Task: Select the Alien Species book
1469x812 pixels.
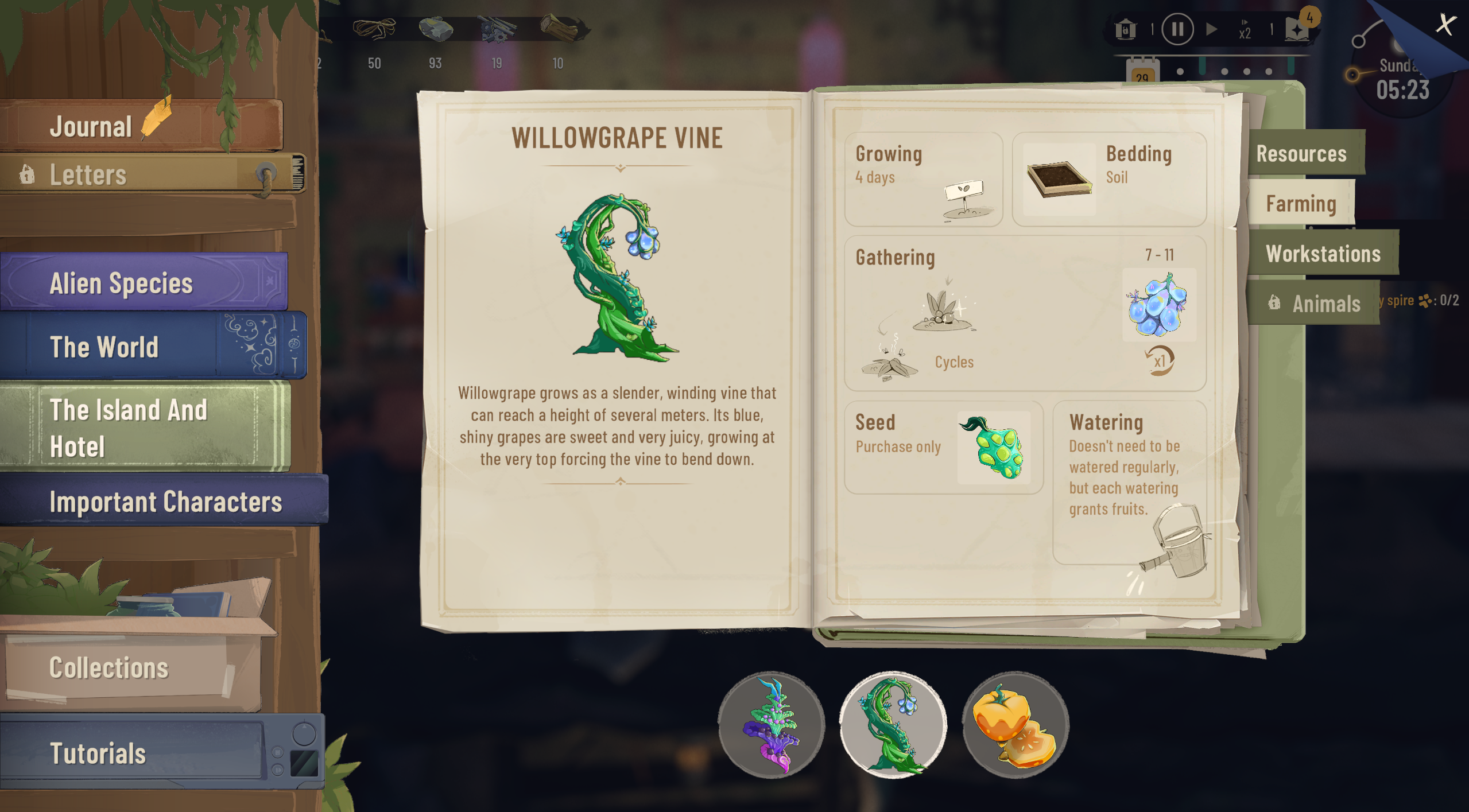Action: click(x=122, y=283)
